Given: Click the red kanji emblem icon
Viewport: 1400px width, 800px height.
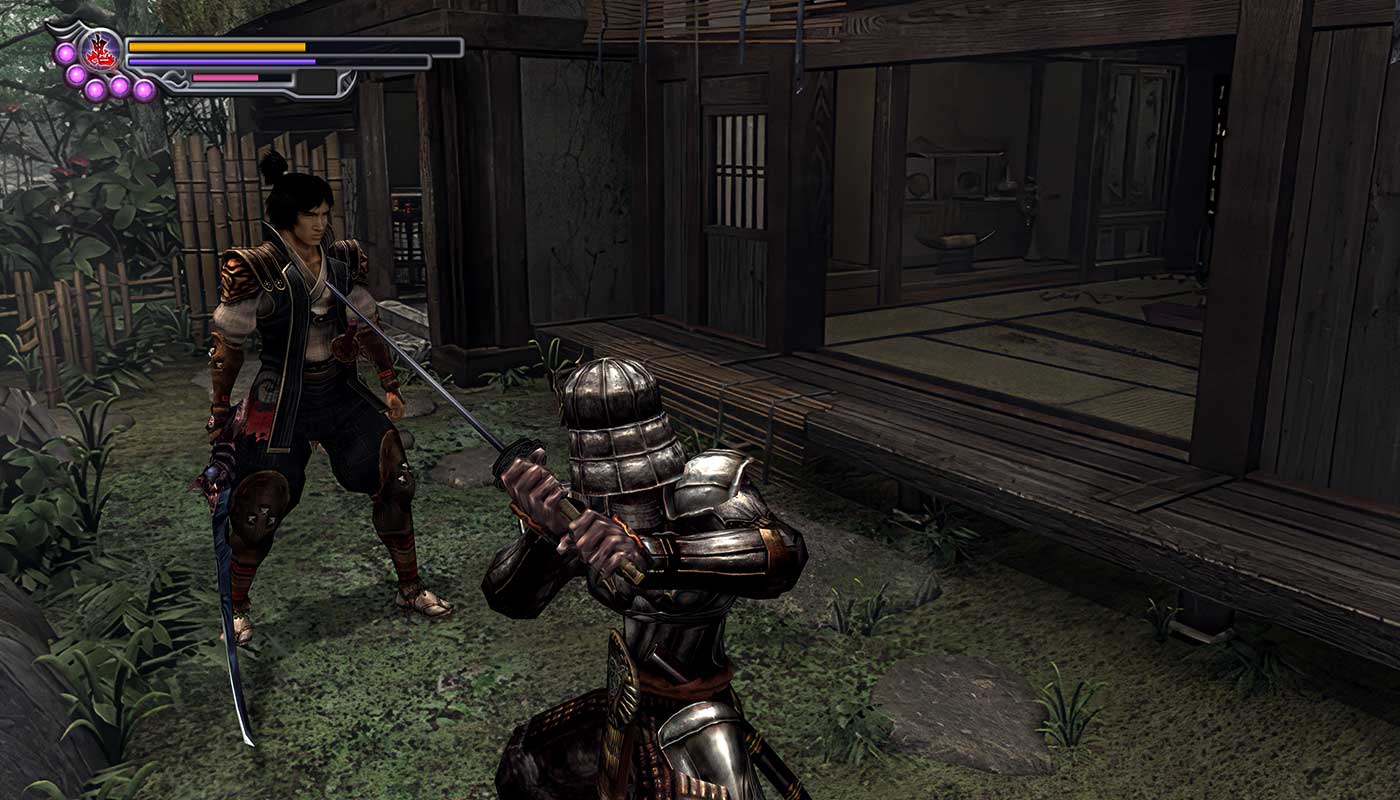Looking at the screenshot, I should 101,47.
